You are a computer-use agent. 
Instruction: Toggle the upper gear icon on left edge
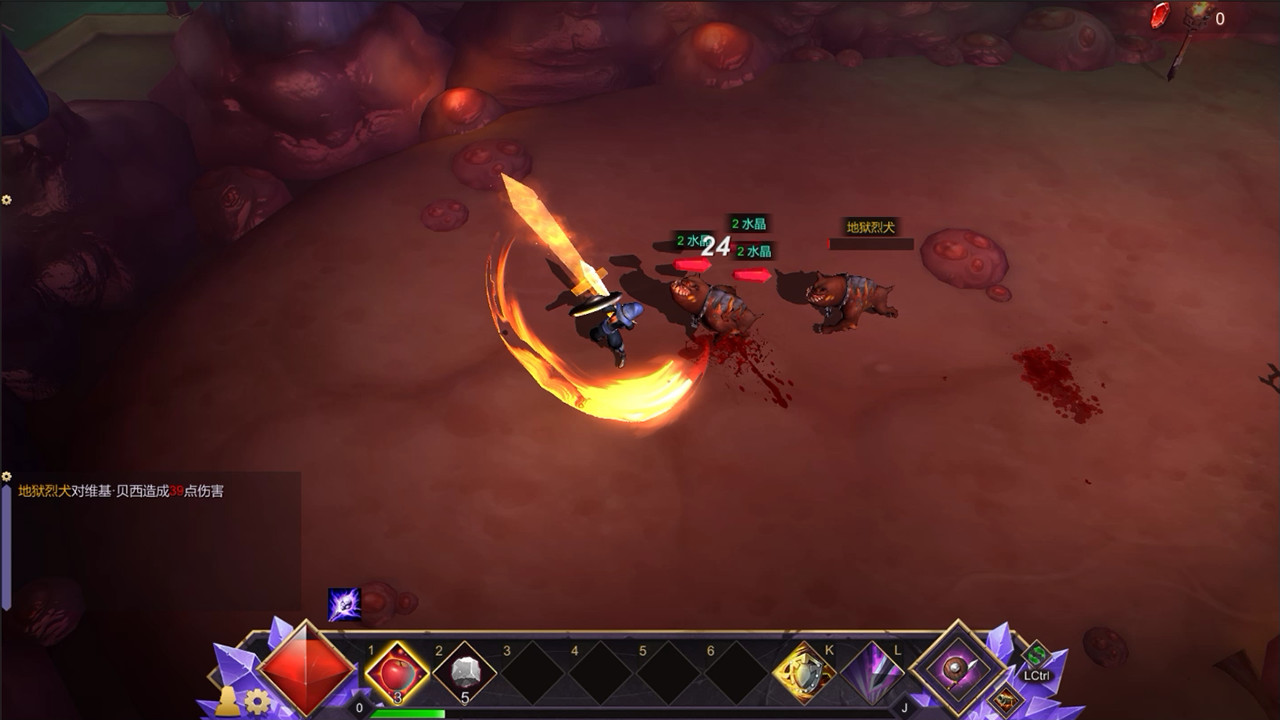coord(6,199)
